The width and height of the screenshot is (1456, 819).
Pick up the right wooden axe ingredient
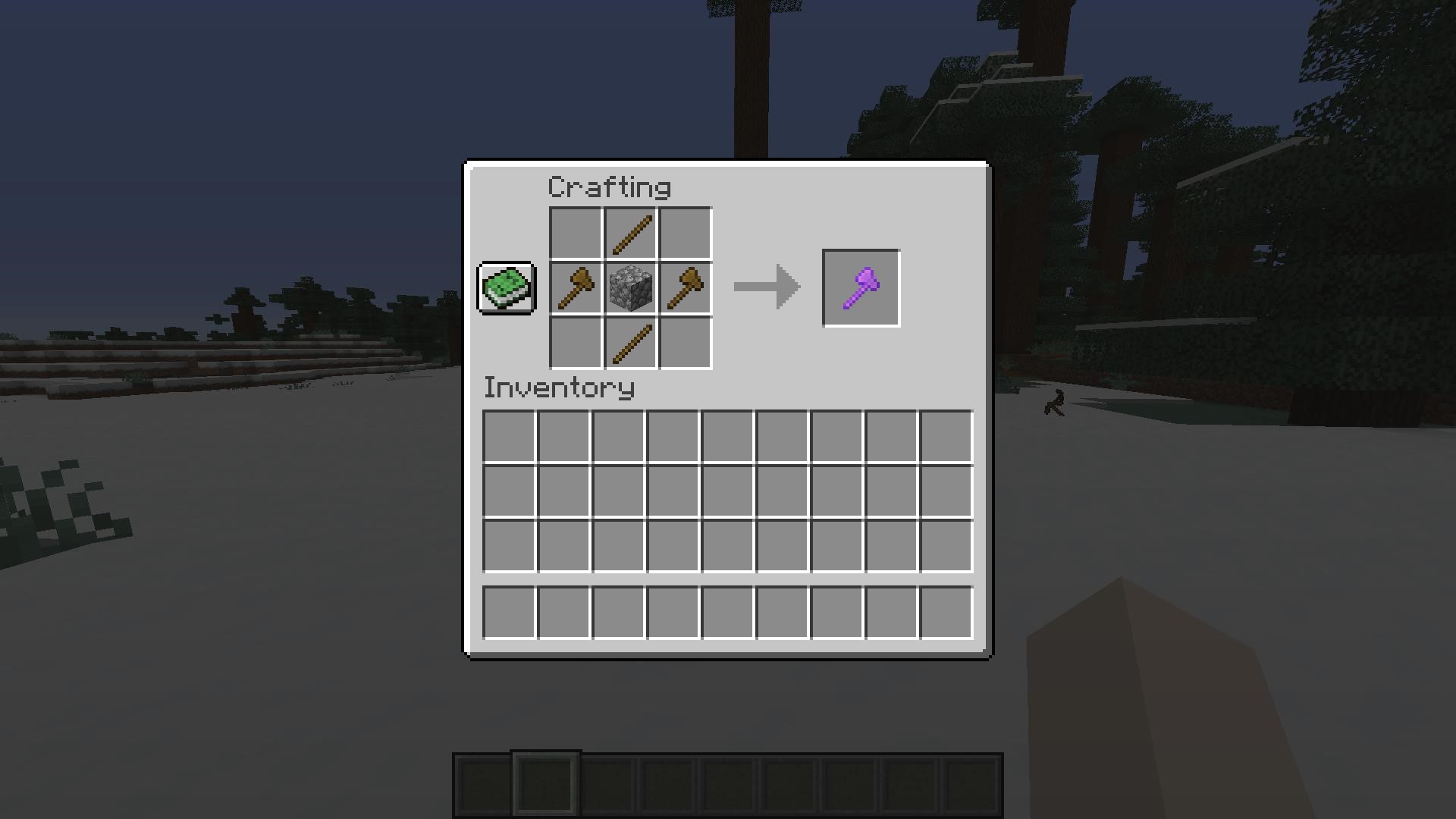(x=683, y=288)
